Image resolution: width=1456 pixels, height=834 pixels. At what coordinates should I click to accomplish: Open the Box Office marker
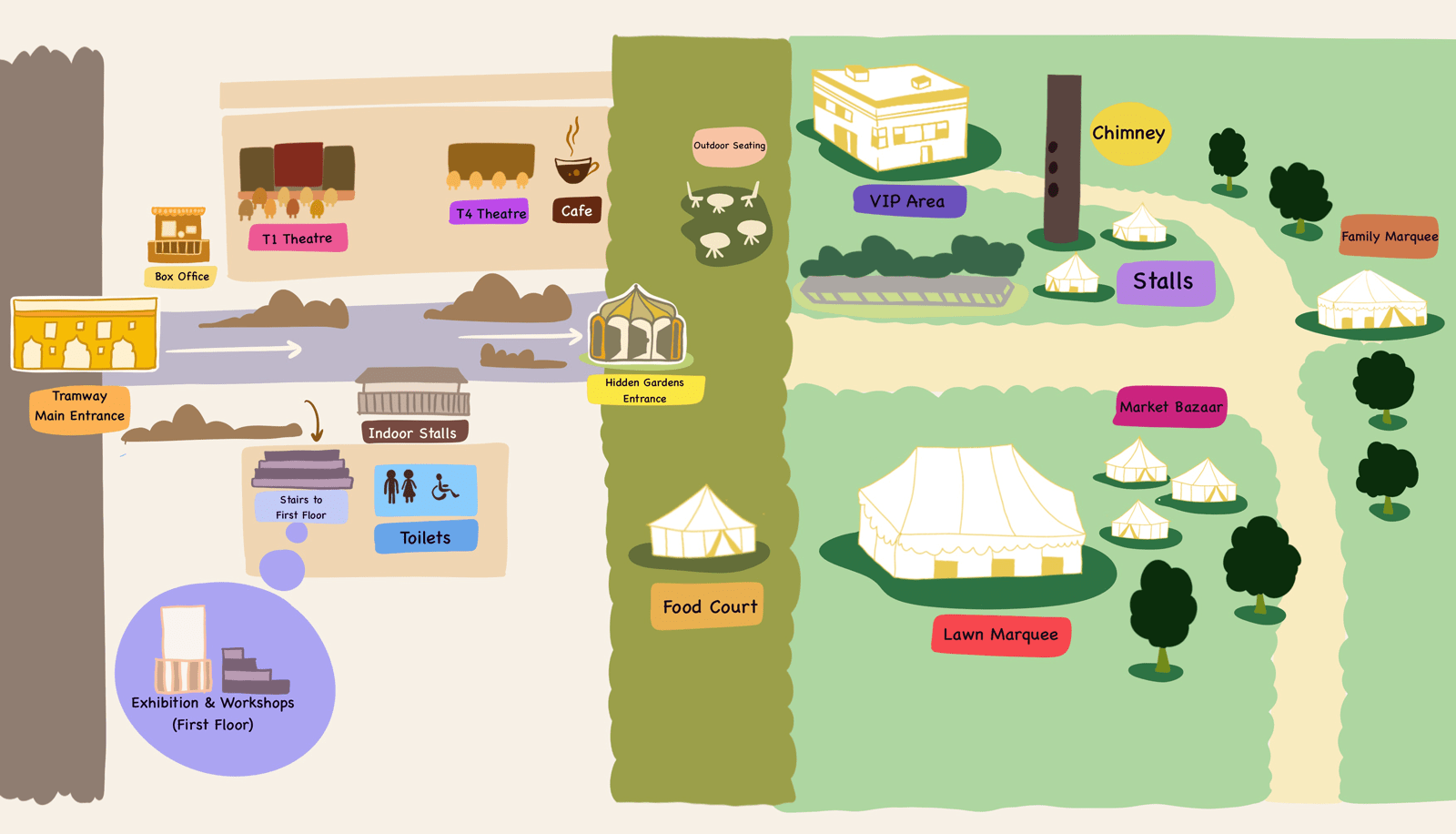(x=181, y=277)
